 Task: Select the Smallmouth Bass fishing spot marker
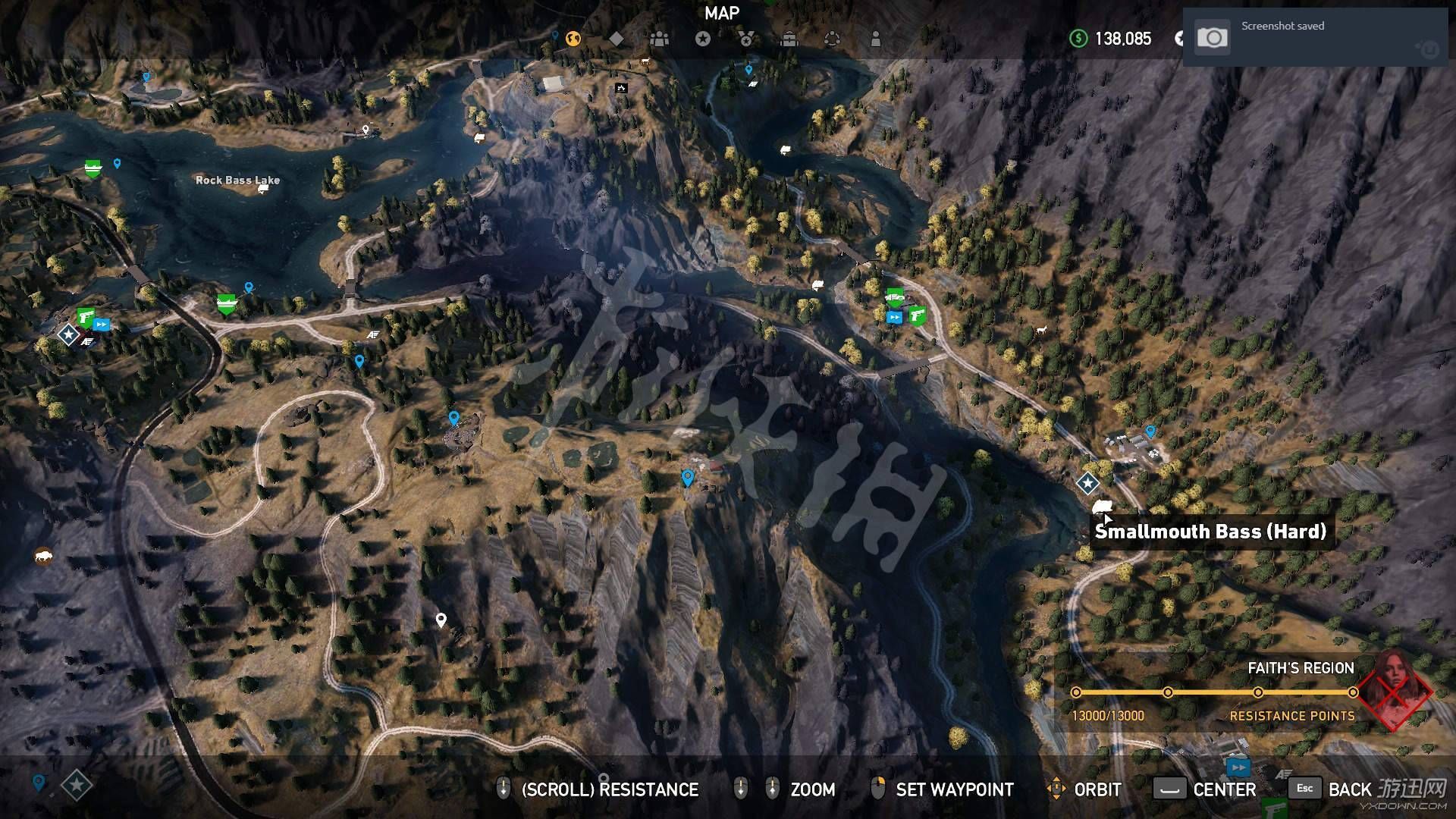click(x=1102, y=506)
